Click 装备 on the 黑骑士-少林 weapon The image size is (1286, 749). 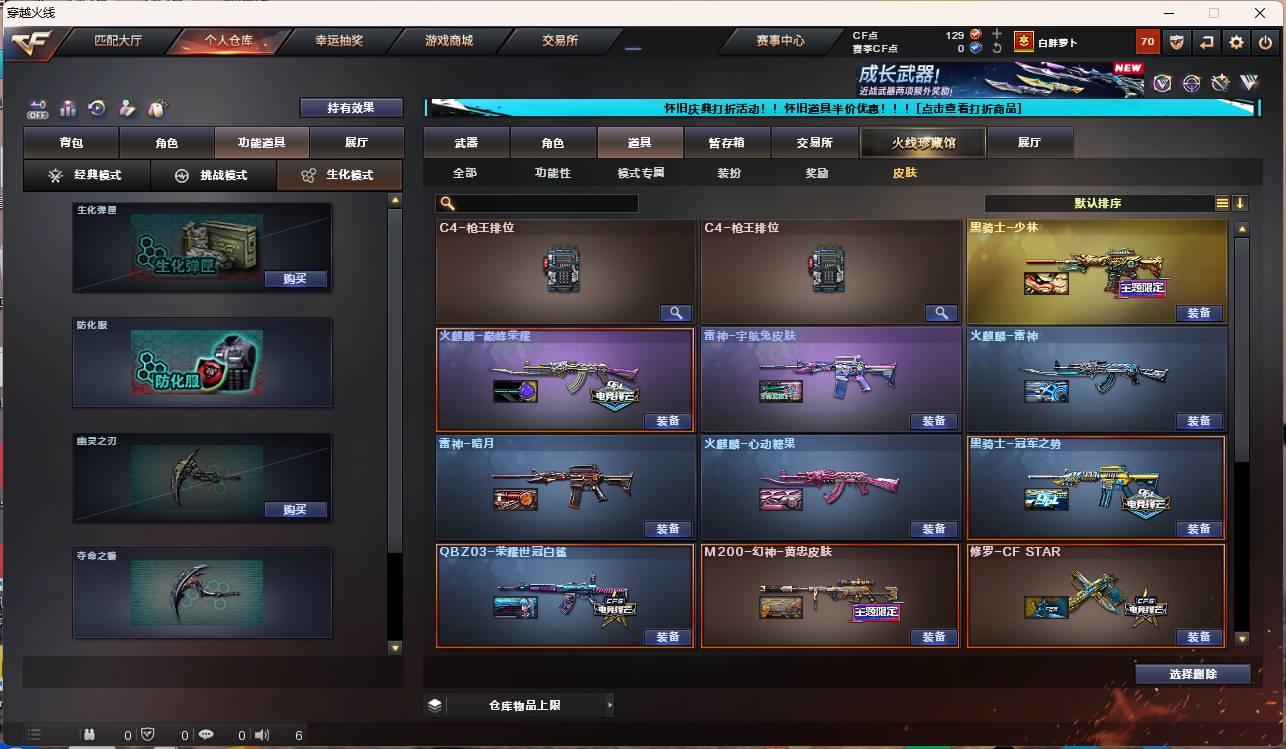(1200, 312)
